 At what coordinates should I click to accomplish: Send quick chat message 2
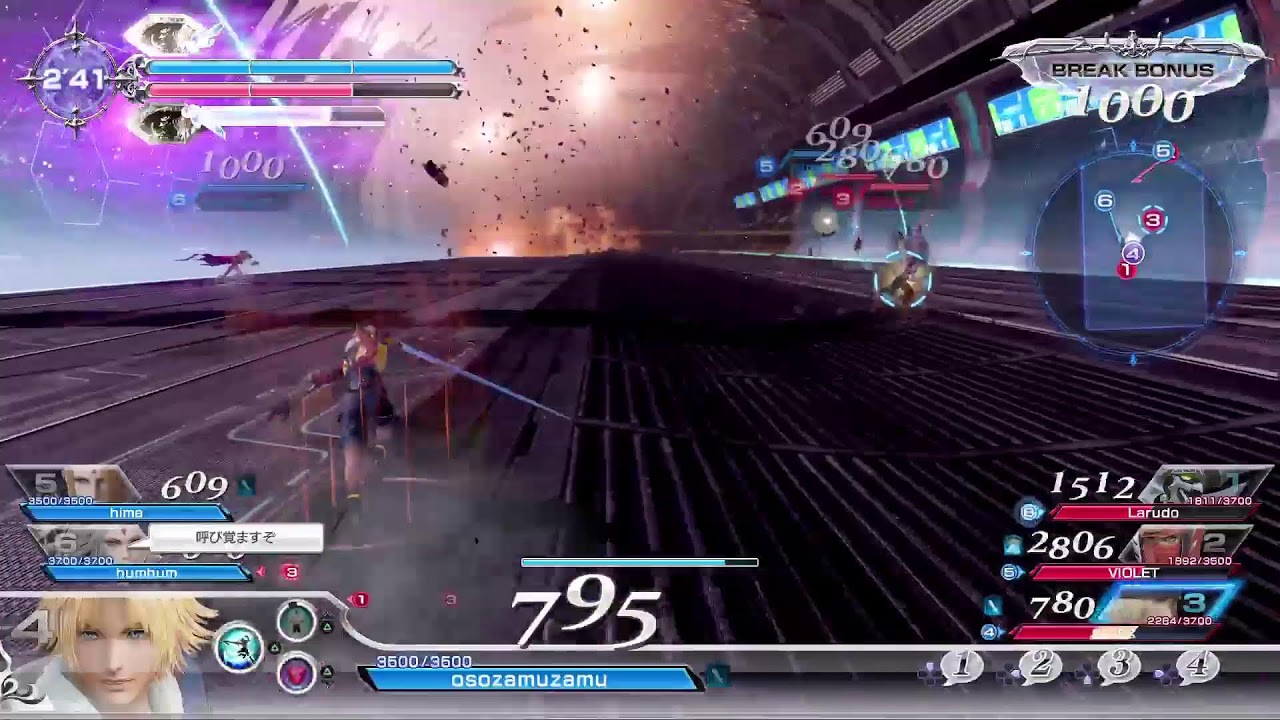tap(1040, 665)
